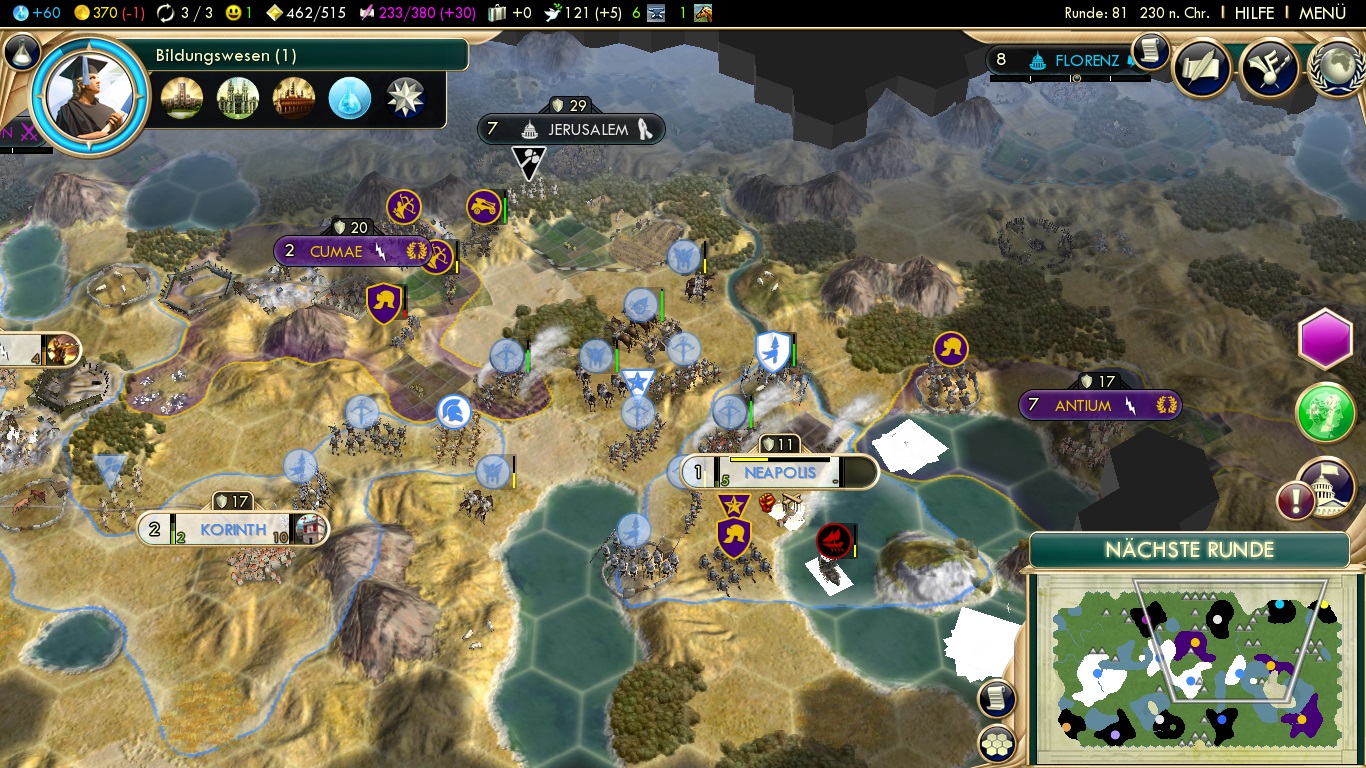Select the green profile head notification
Image resolution: width=1366 pixels, height=768 pixels.
[x=1325, y=412]
